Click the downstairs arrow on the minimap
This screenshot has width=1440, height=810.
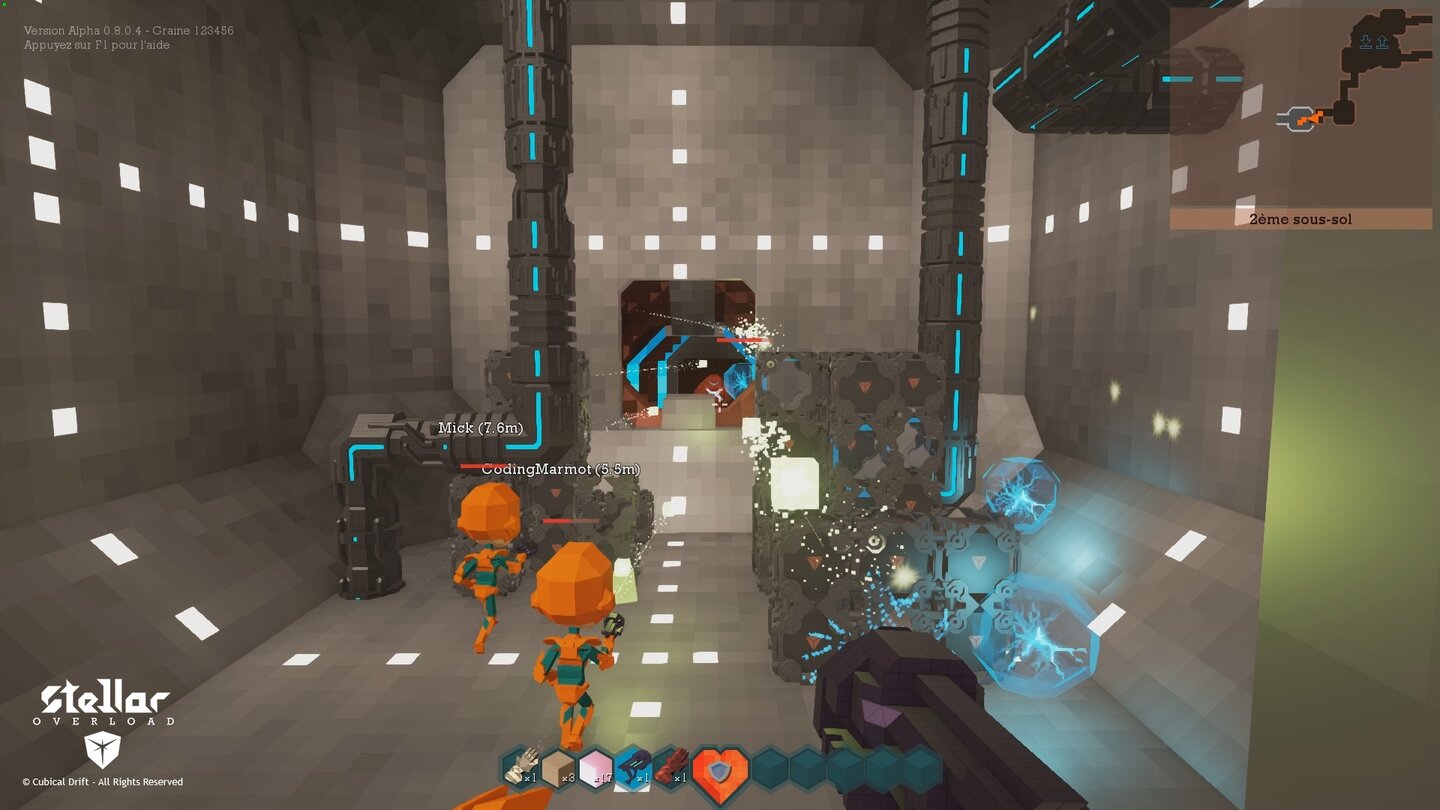pos(1366,41)
